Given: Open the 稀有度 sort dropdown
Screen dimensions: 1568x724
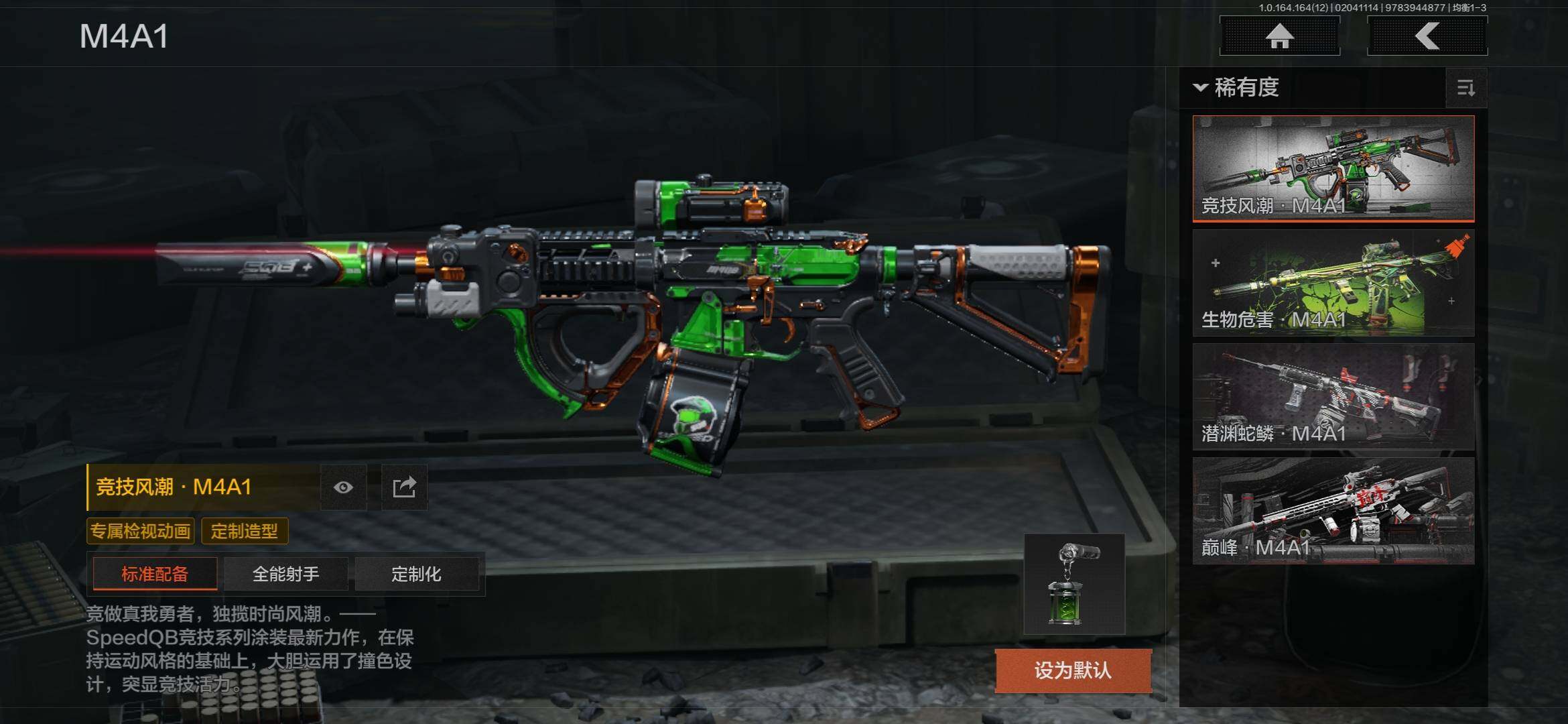Looking at the screenshot, I should (1237, 88).
